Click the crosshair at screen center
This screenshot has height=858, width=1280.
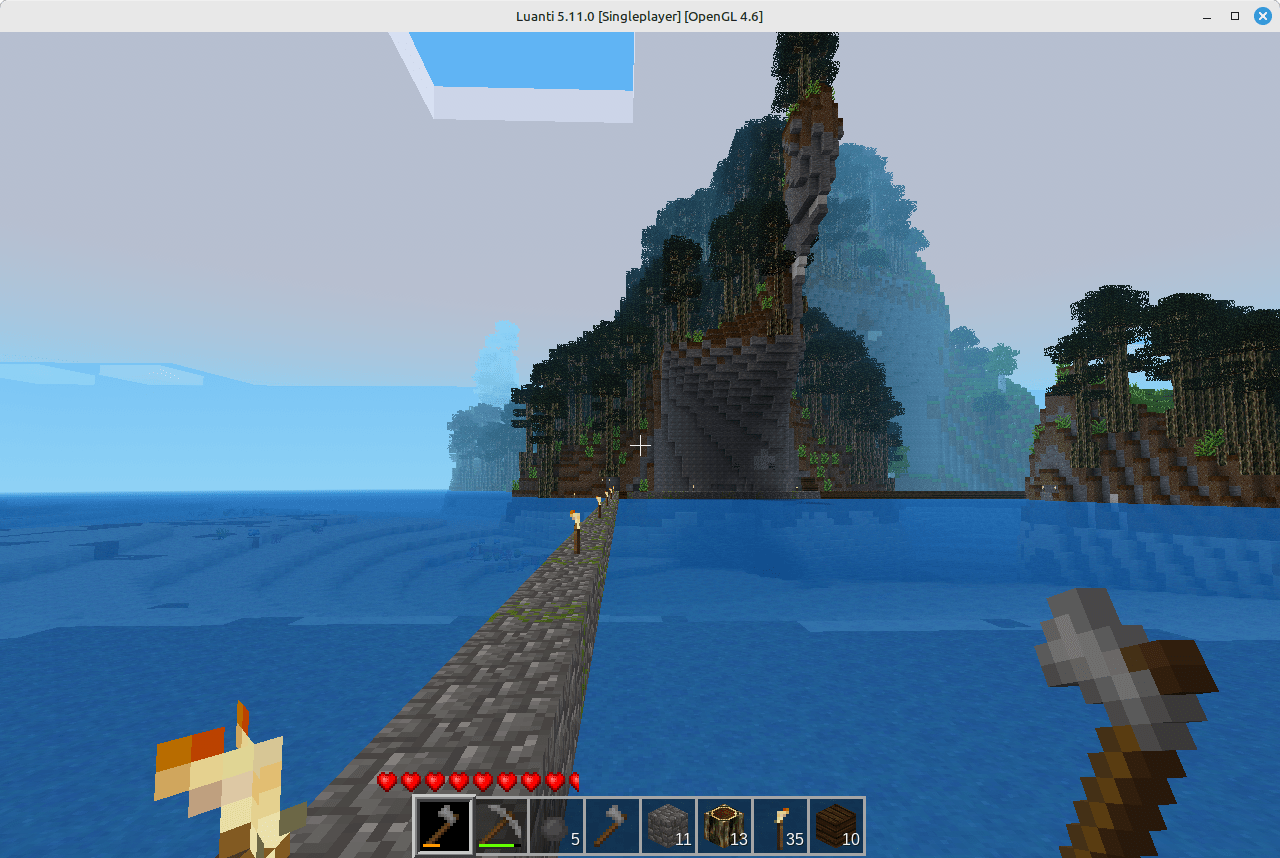640,446
